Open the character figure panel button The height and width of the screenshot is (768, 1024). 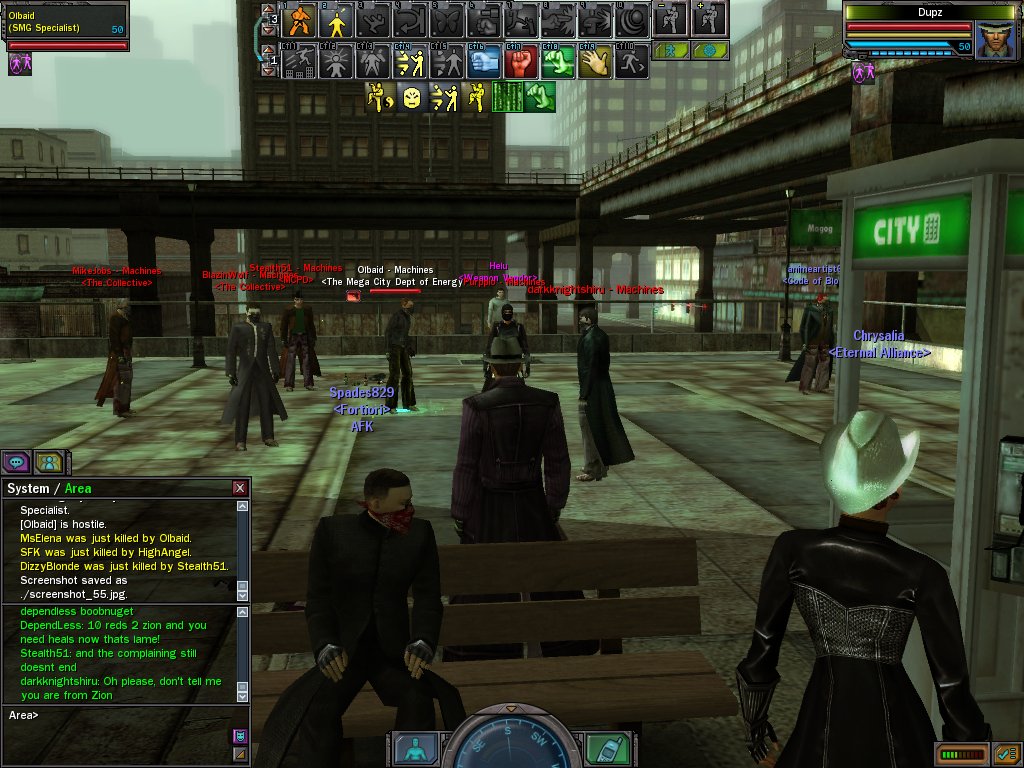coord(414,749)
